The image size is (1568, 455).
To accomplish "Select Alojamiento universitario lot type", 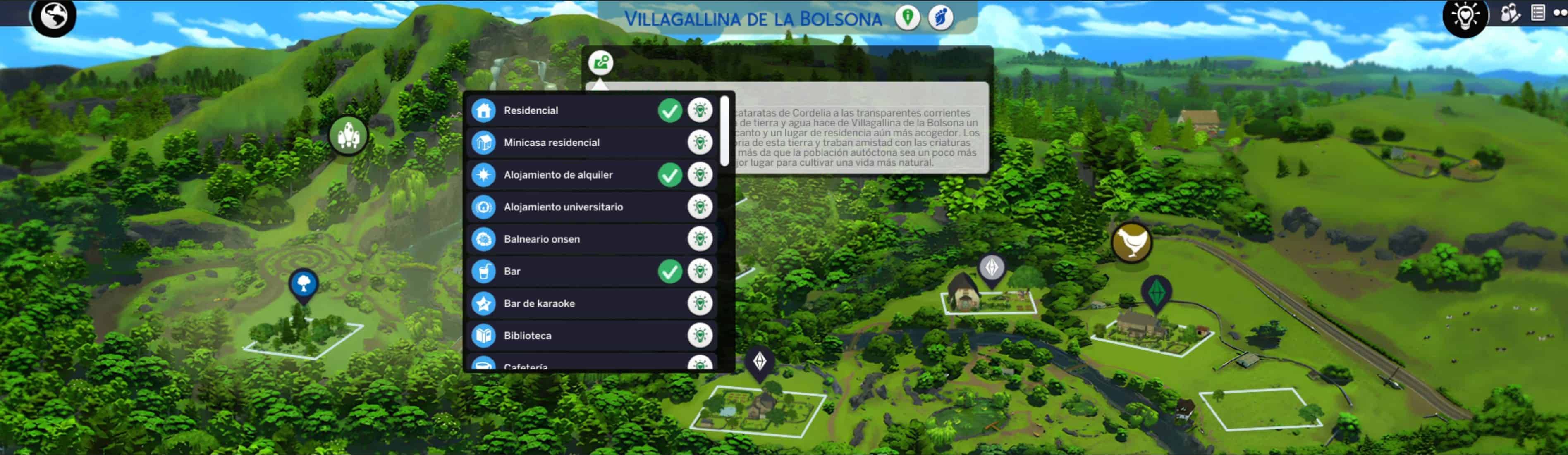I will (563, 207).
